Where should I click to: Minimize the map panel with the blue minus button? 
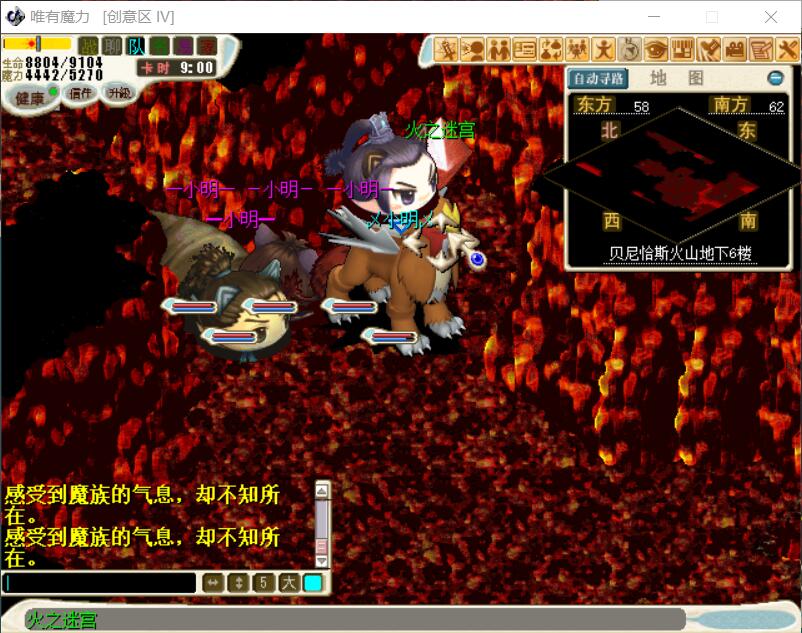pos(775,78)
